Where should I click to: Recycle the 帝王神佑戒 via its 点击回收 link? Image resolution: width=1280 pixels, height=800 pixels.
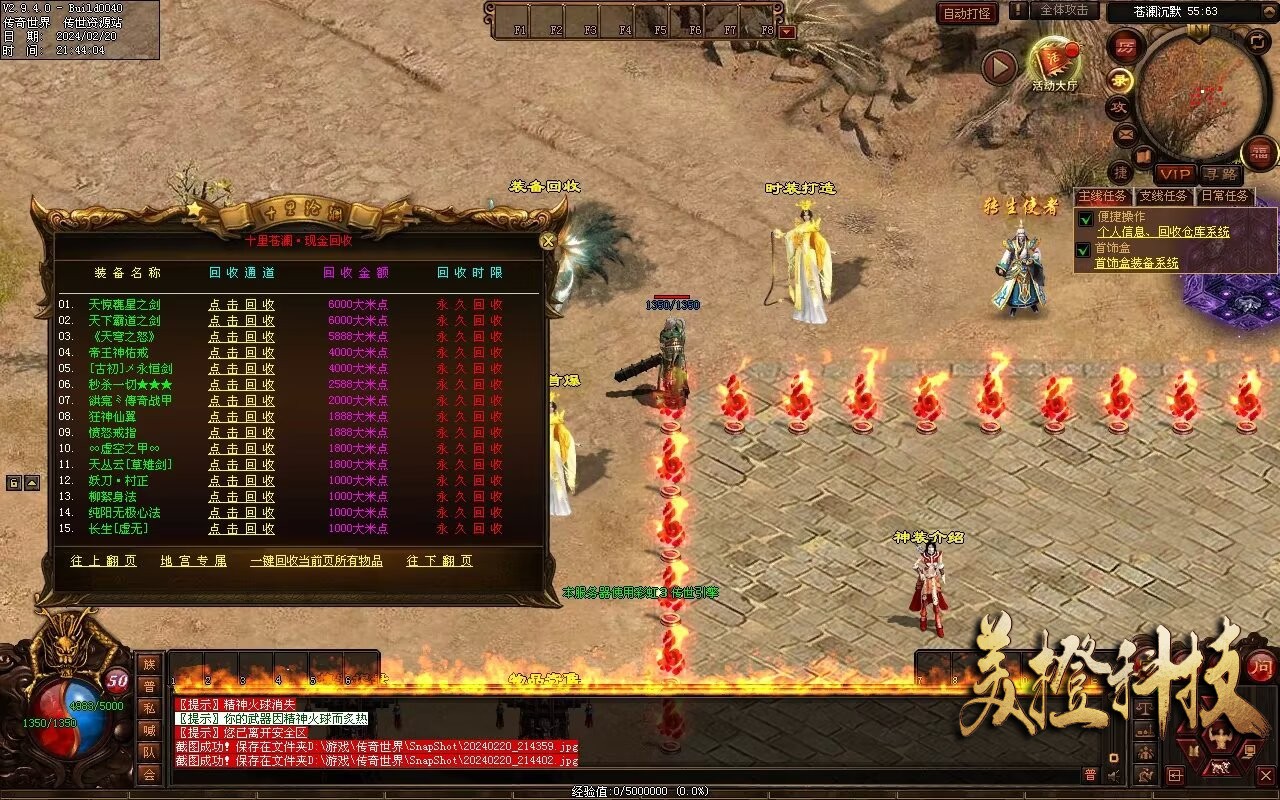241,353
